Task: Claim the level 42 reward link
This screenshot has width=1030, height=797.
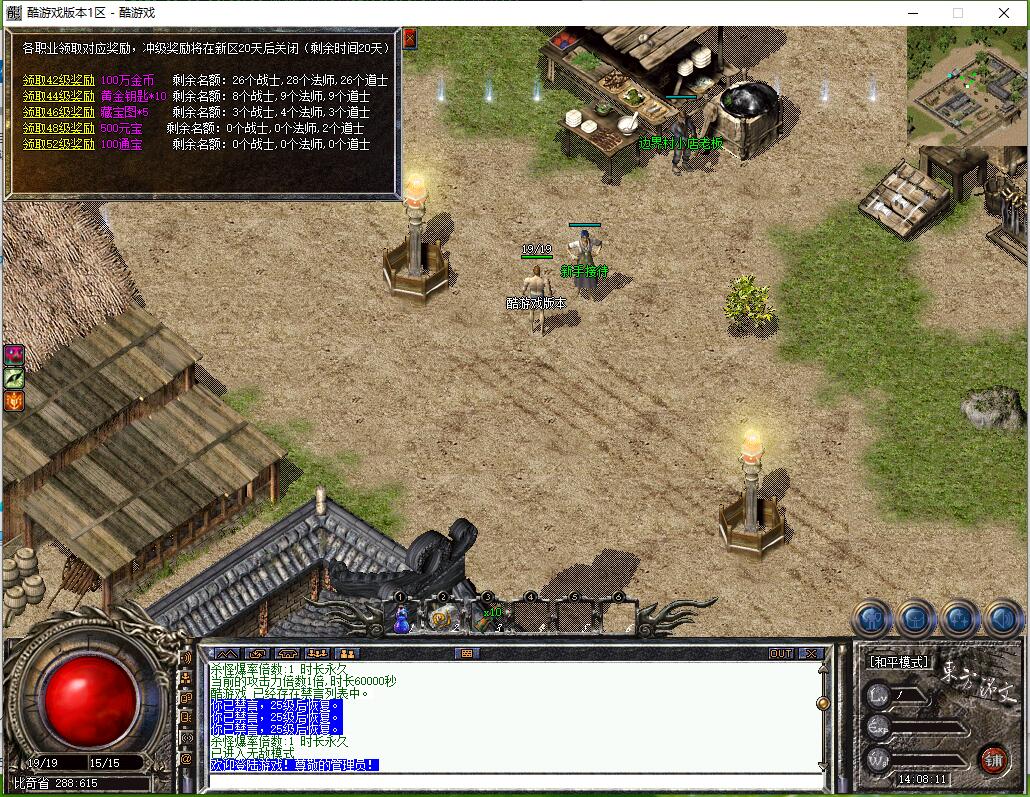Action: pyautogui.click(x=59, y=80)
